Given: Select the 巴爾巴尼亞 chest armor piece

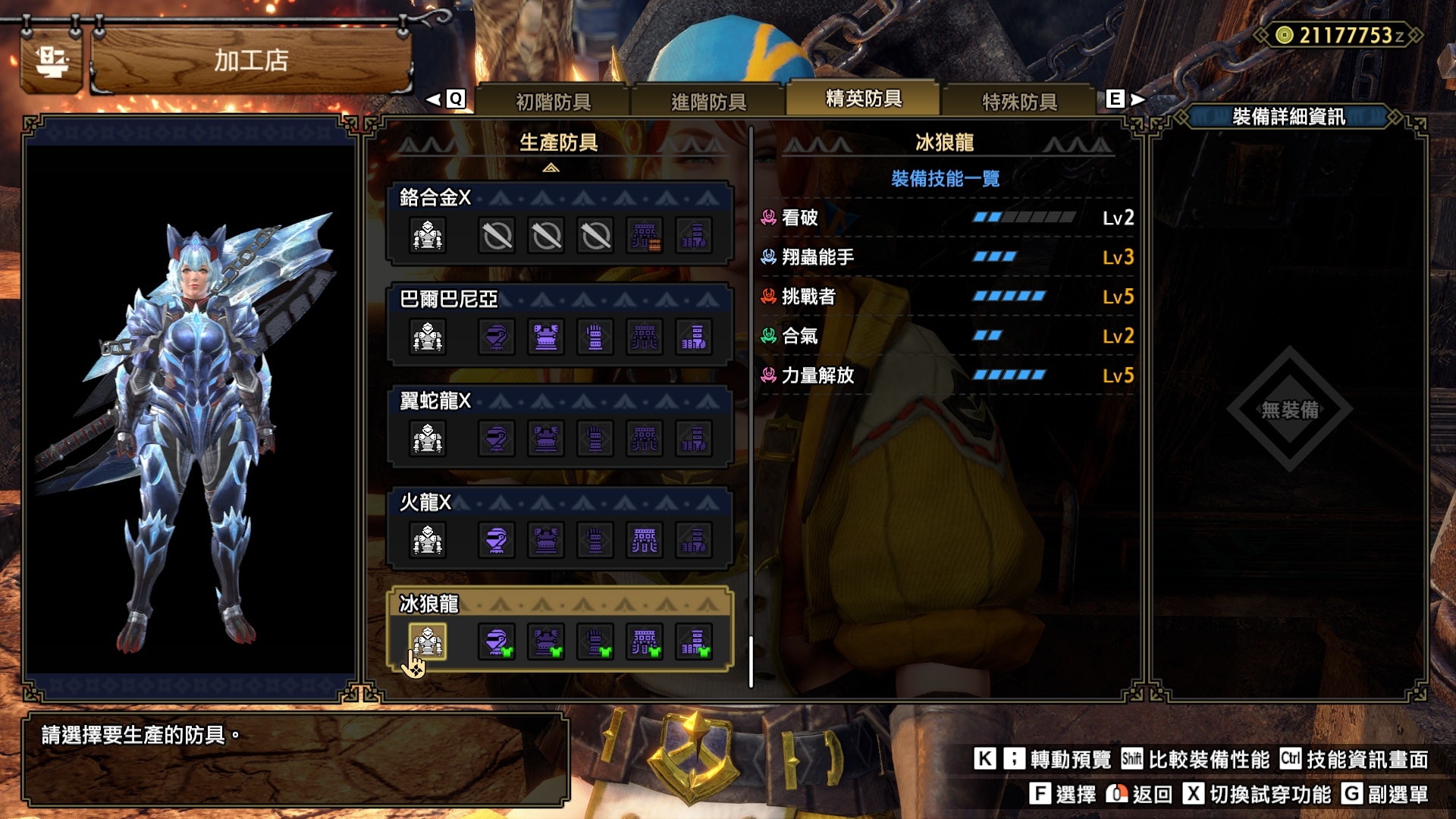Looking at the screenshot, I should 546,337.
